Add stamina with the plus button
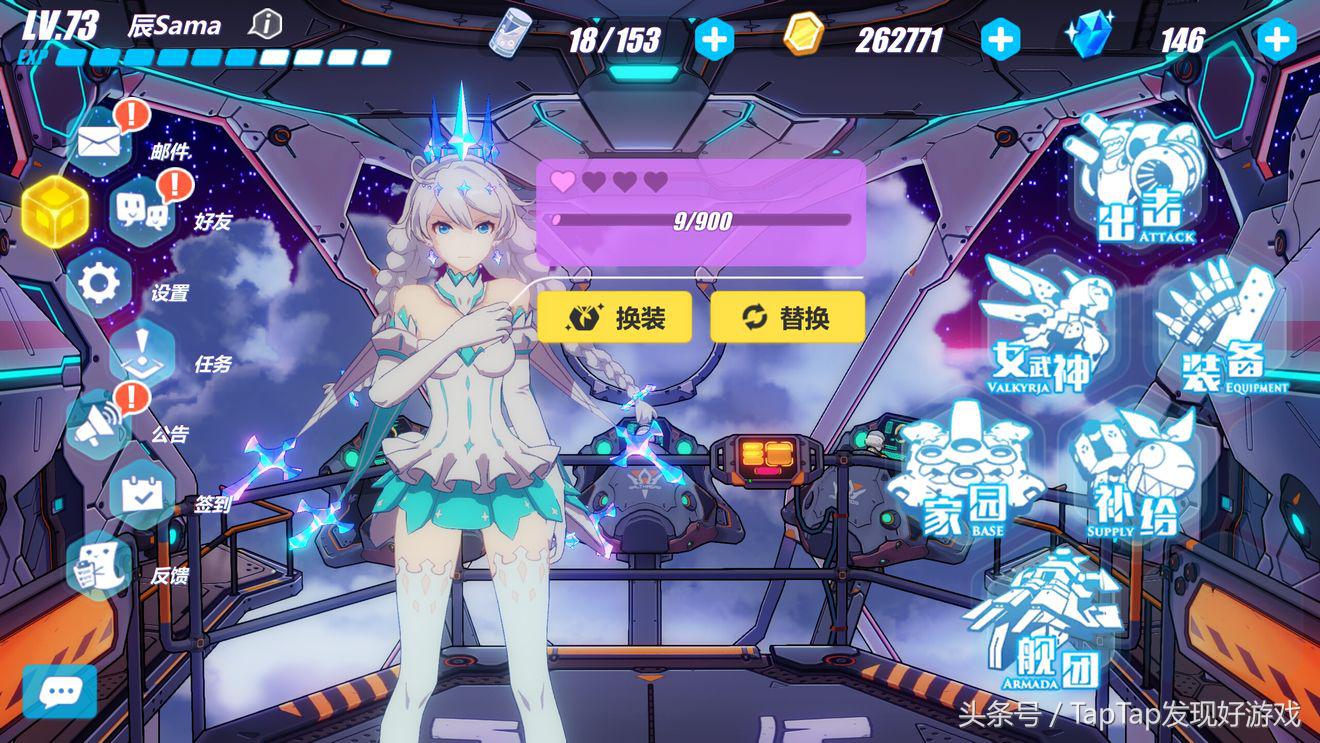 (x=713, y=40)
